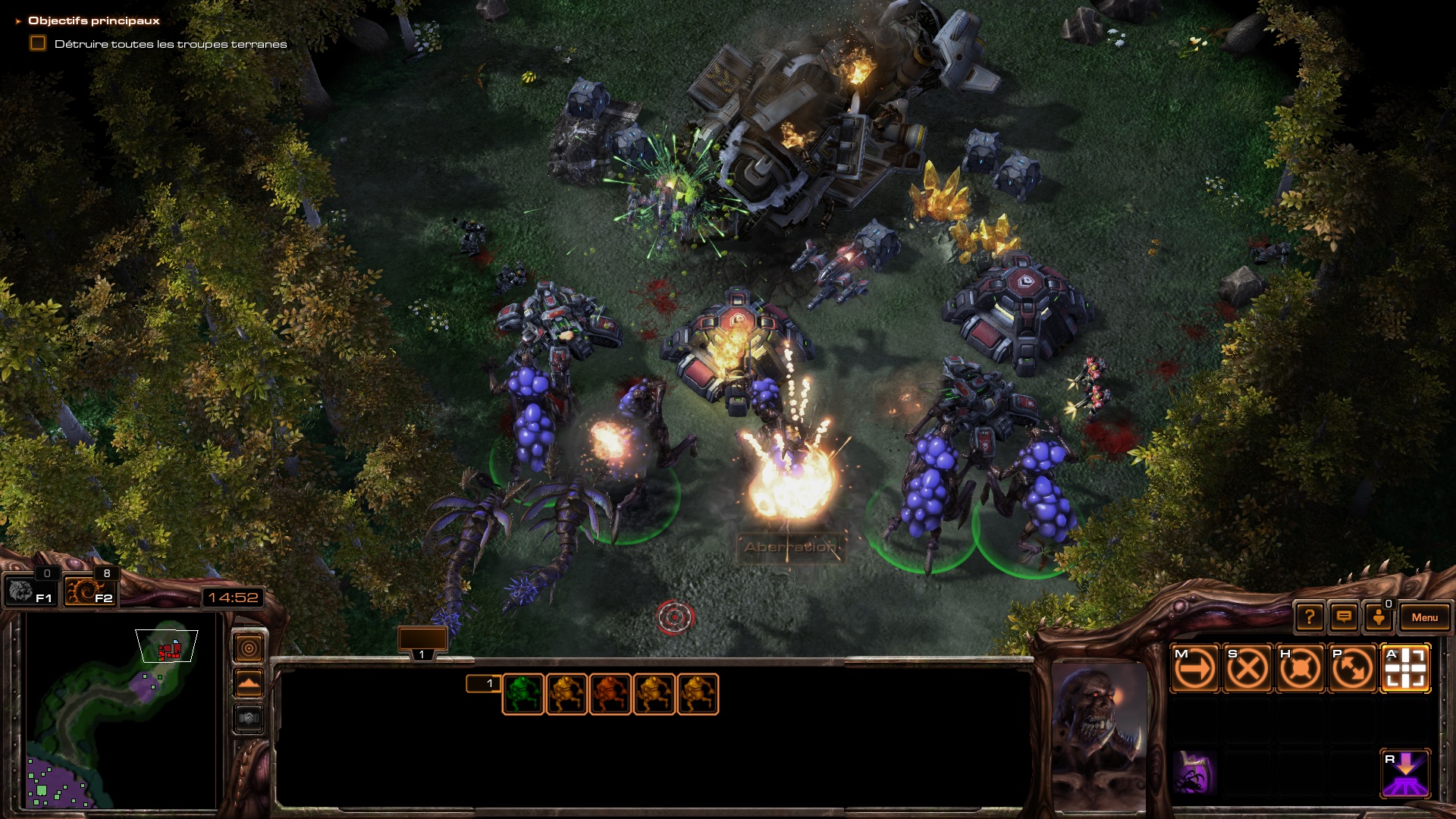Open the help question mark panel
Image resolution: width=1456 pixels, height=819 pixels.
pyautogui.click(x=1310, y=617)
